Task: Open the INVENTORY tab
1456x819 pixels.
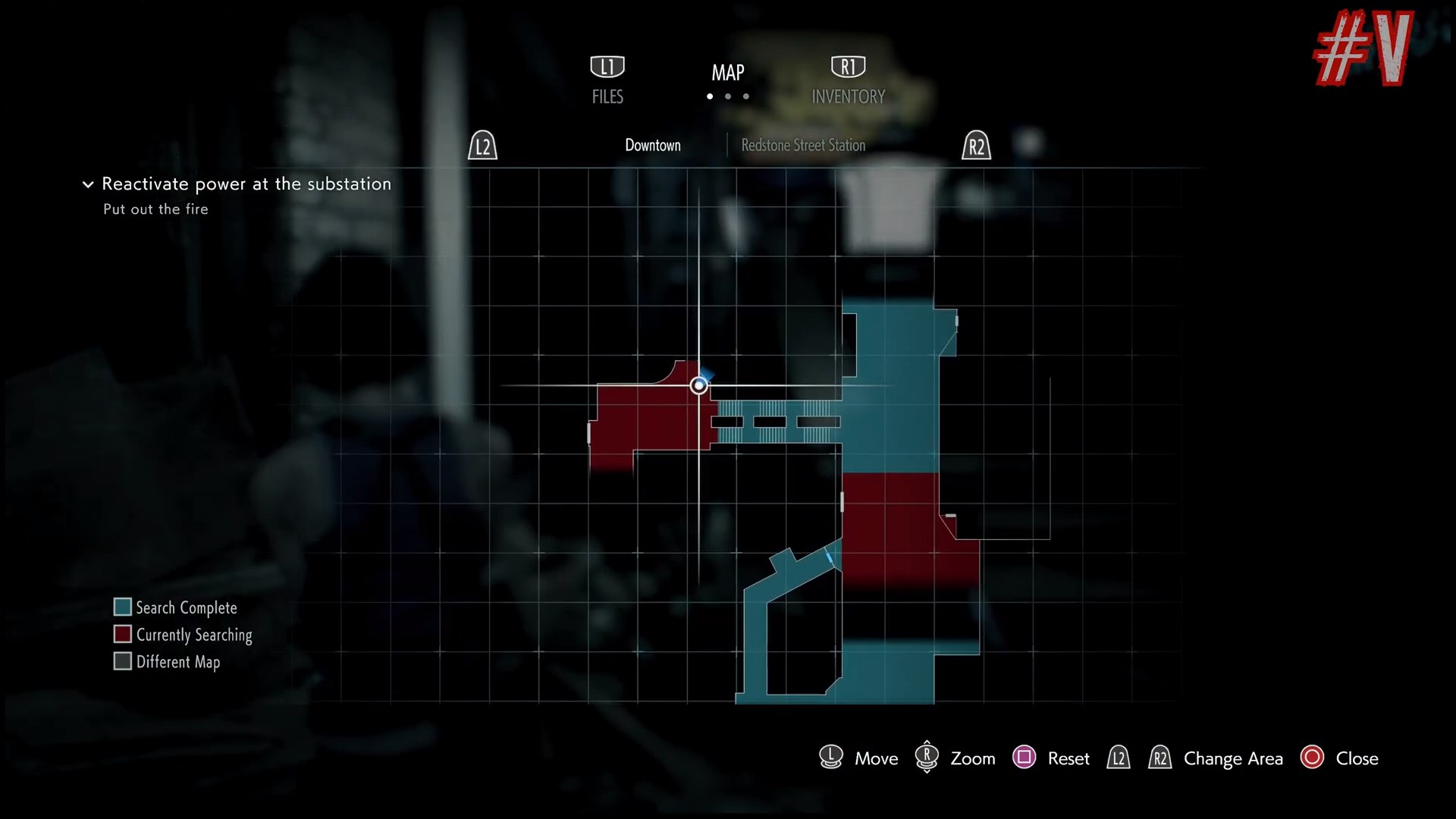Action: (848, 80)
